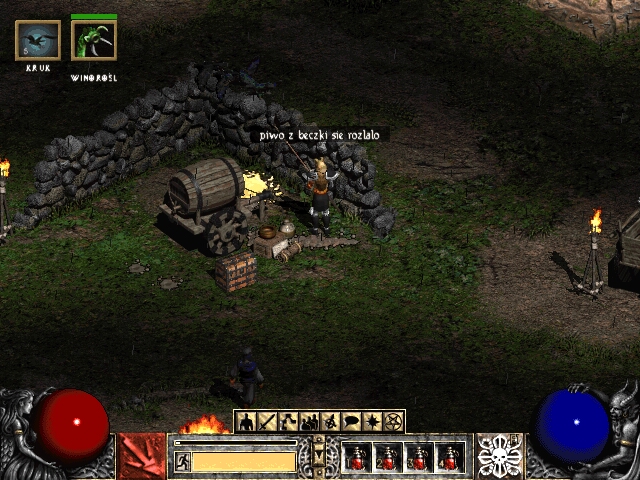Open the character stats screen icon
Screen dimensions: 640x480
click(246, 421)
